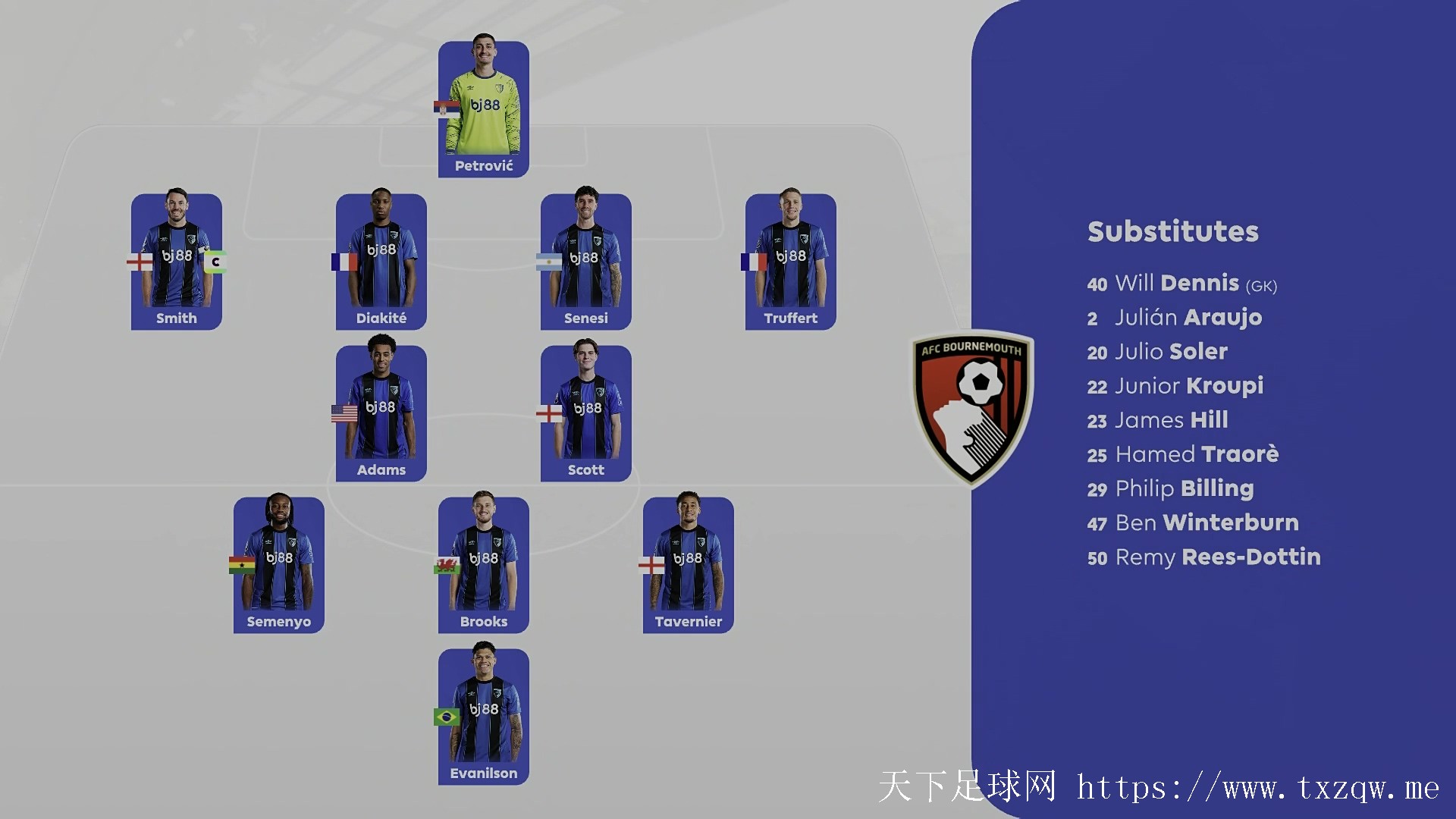Pick the Senesi player card

586,262
